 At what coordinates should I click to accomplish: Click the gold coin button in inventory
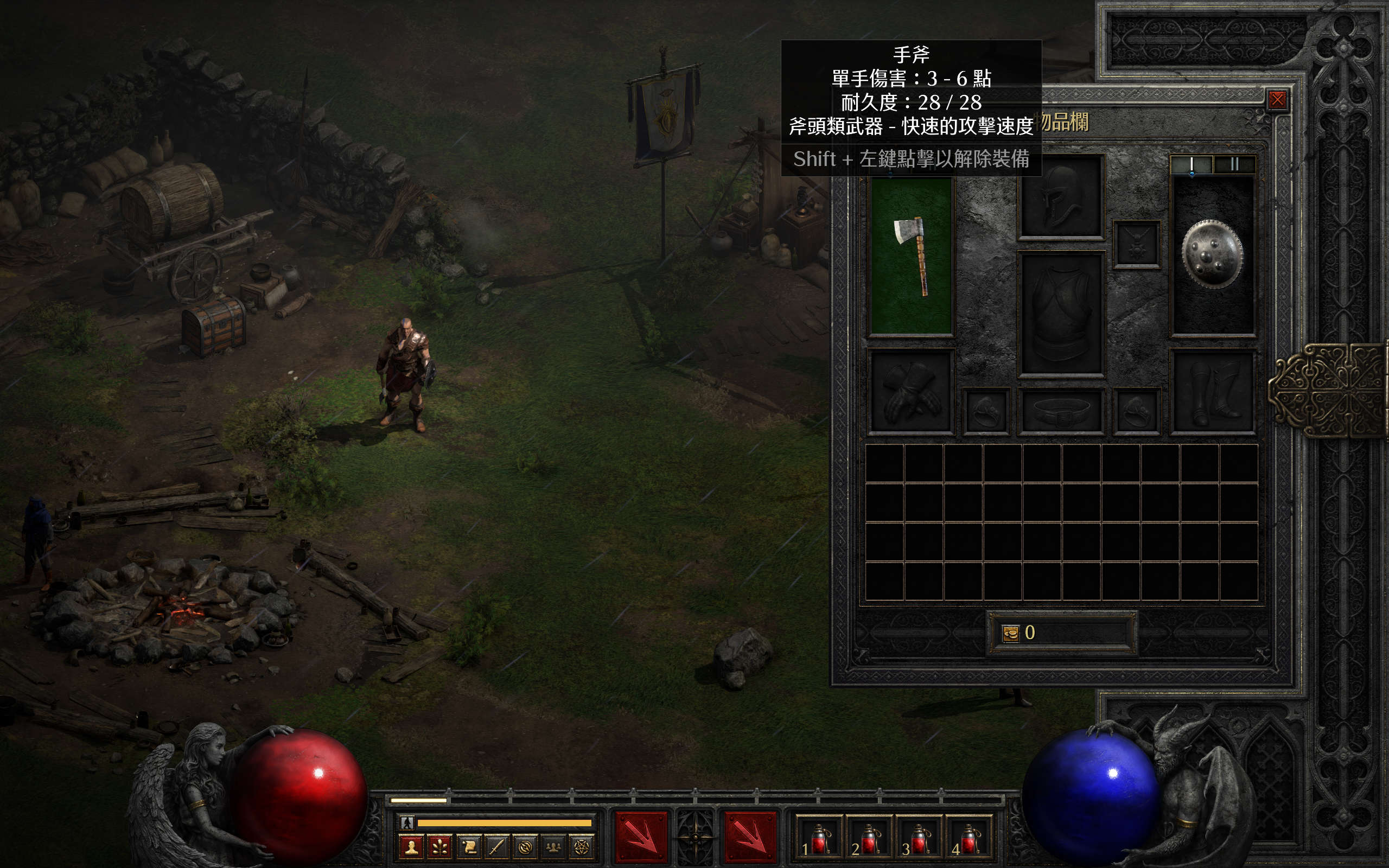(x=1010, y=633)
